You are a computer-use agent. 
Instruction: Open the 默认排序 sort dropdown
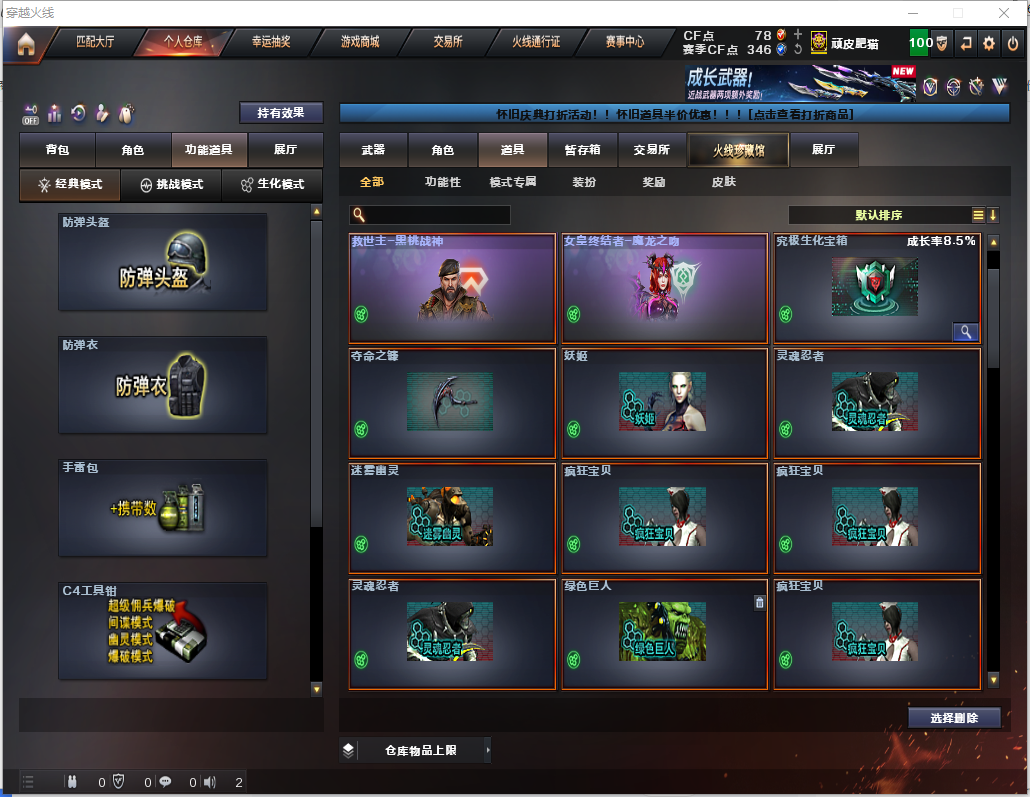pos(878,215)
